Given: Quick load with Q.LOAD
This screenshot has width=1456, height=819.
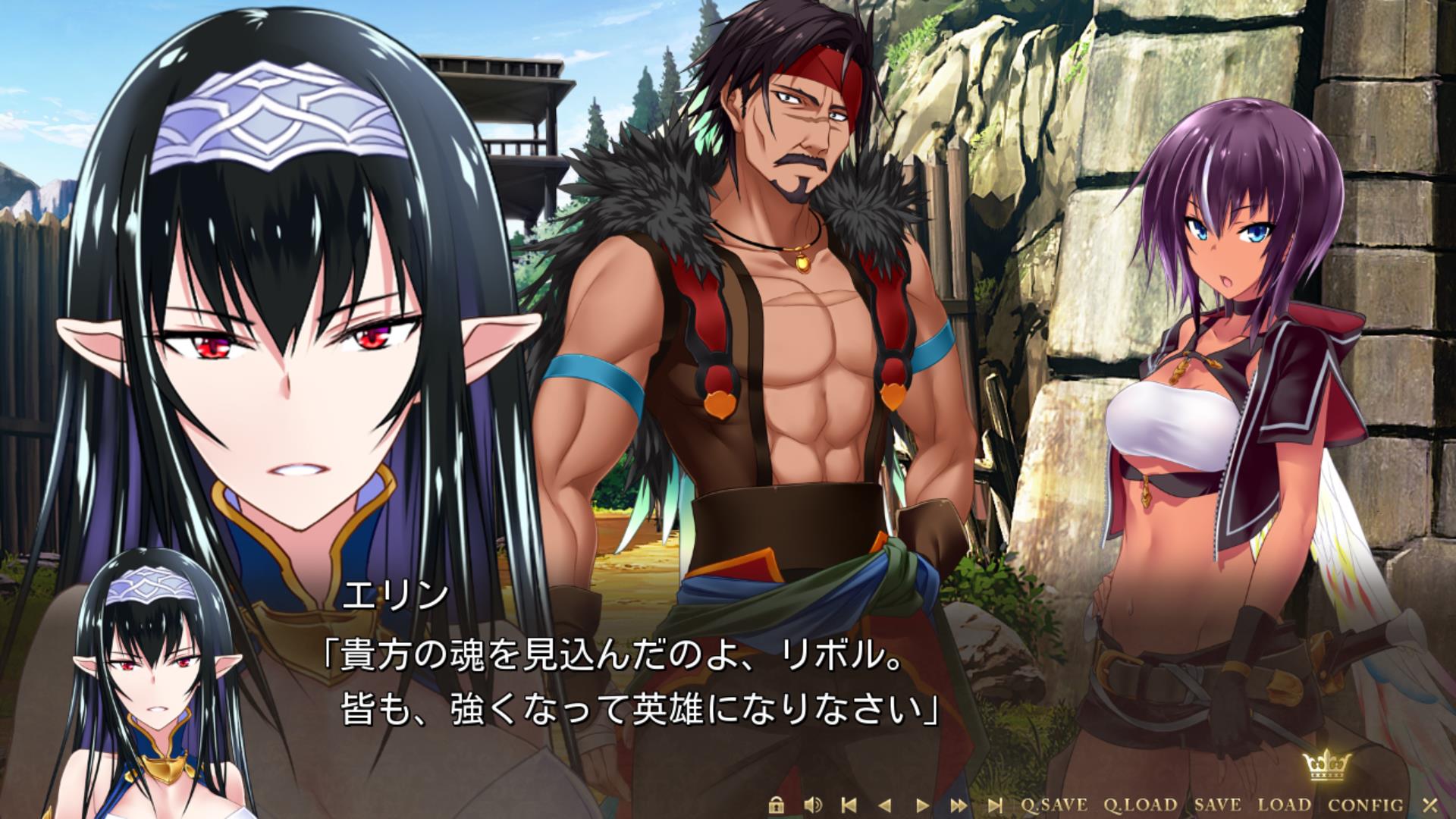Looking at the screenshot, I should (1140, 805).
